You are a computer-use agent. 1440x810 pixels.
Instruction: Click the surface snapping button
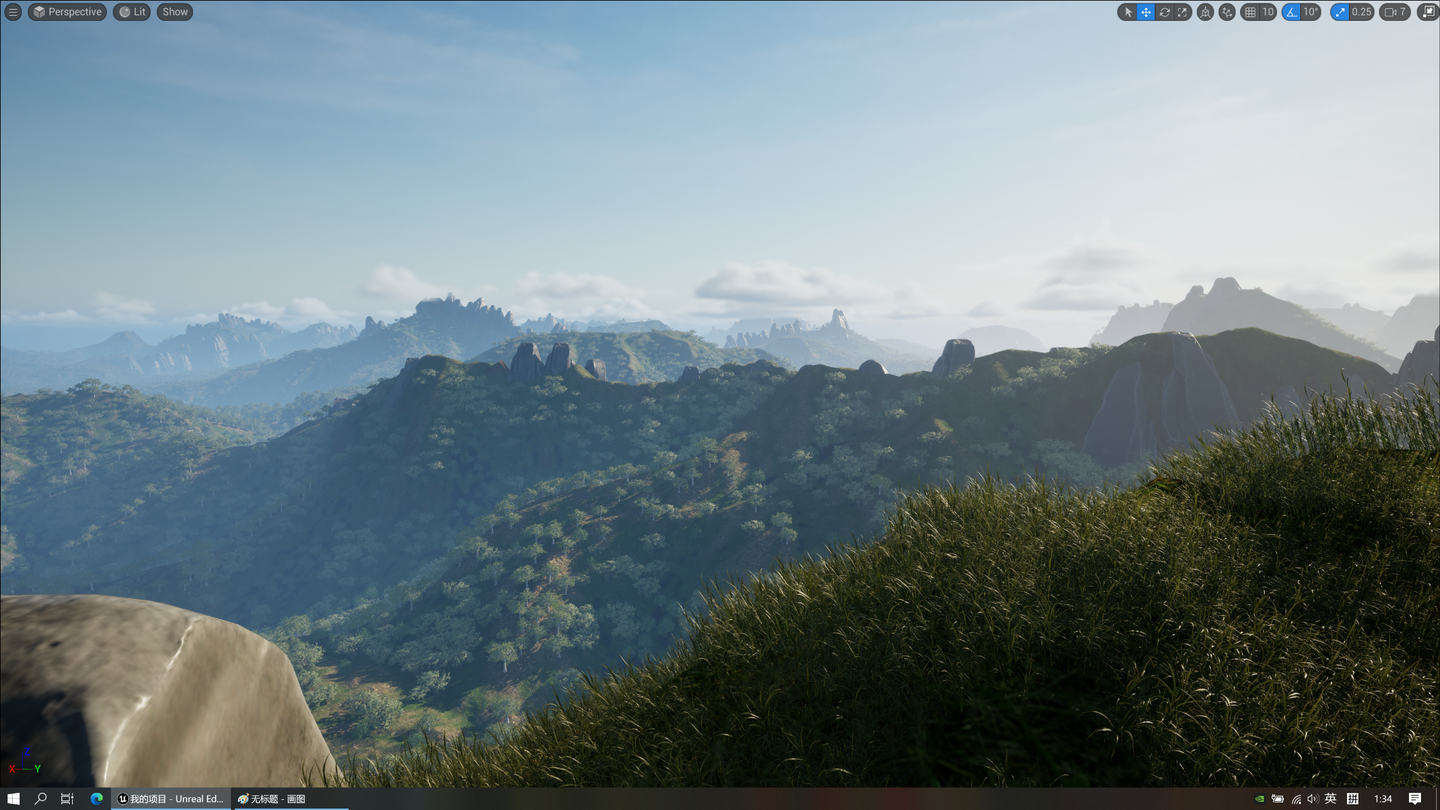click(1227, 12)
